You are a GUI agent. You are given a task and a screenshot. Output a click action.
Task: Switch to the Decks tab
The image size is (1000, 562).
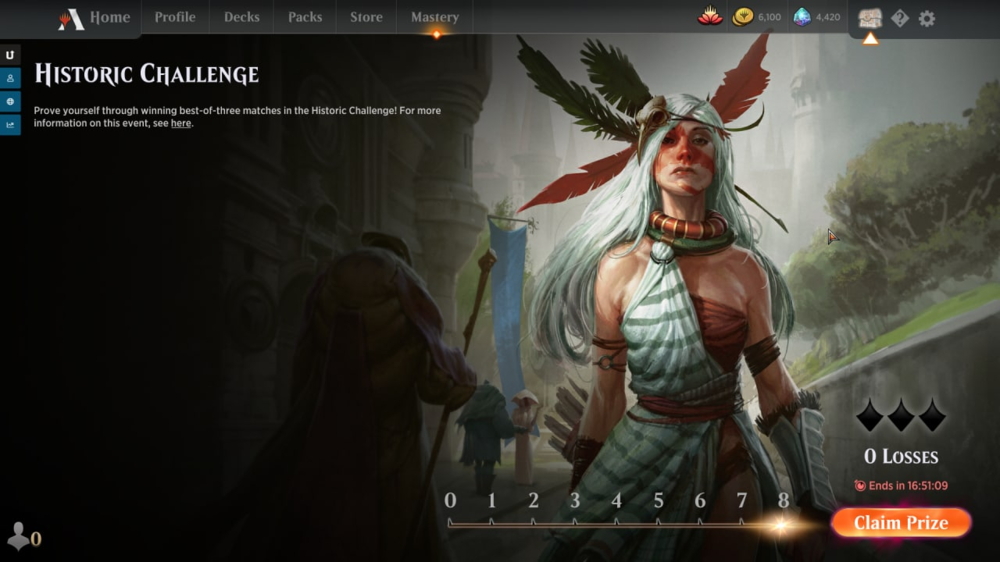241,17
